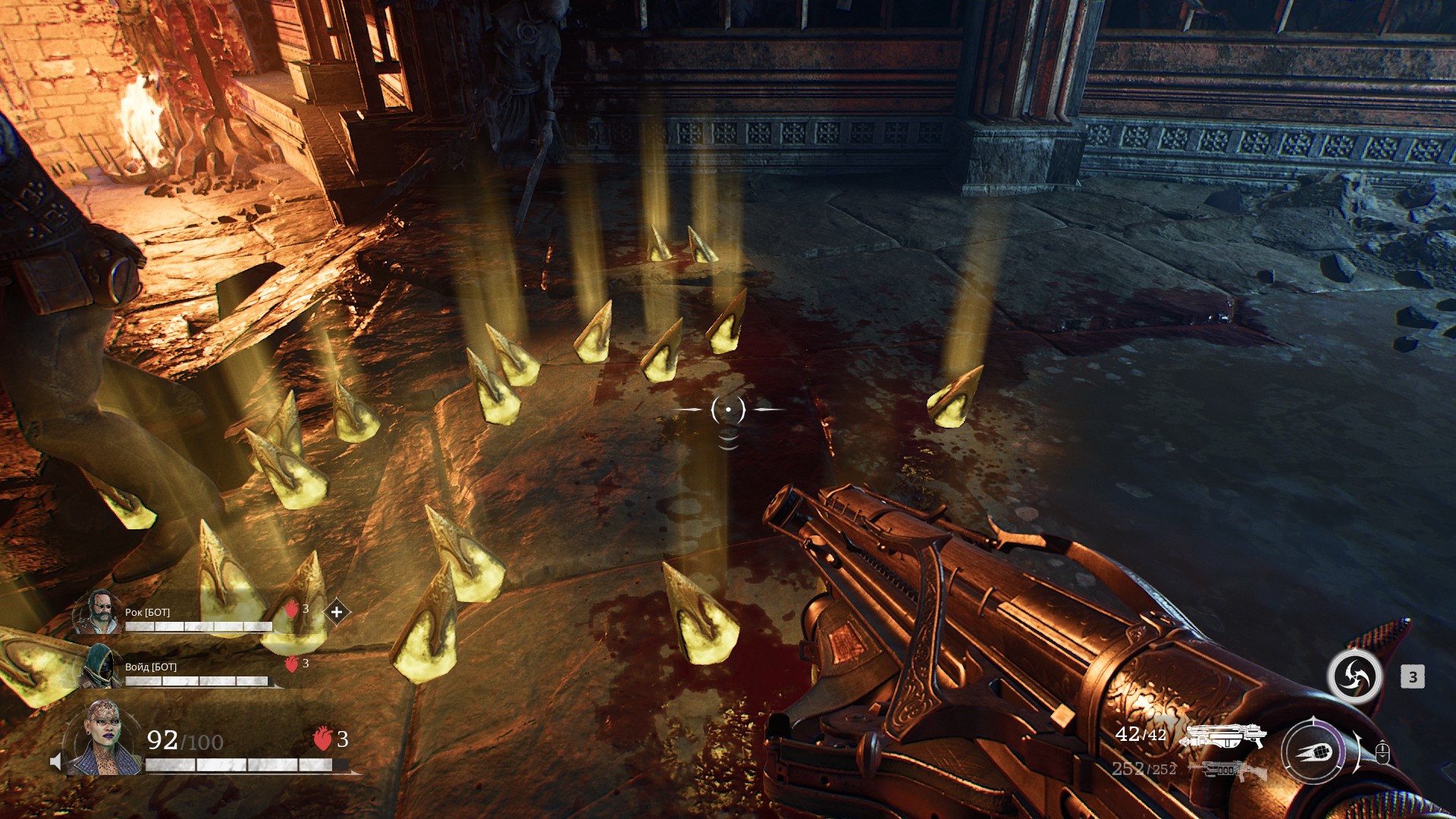
Task: Click the Рок [БОТ] teammate portrait
Action: click(x=99, y=612)
